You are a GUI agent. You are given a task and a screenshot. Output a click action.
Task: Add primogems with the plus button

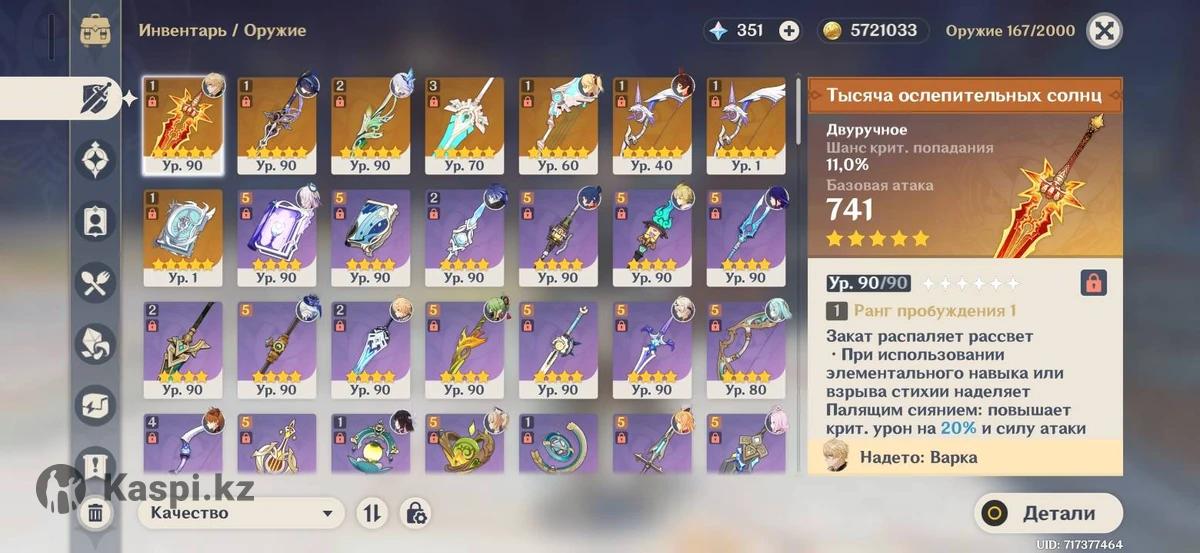789,30
